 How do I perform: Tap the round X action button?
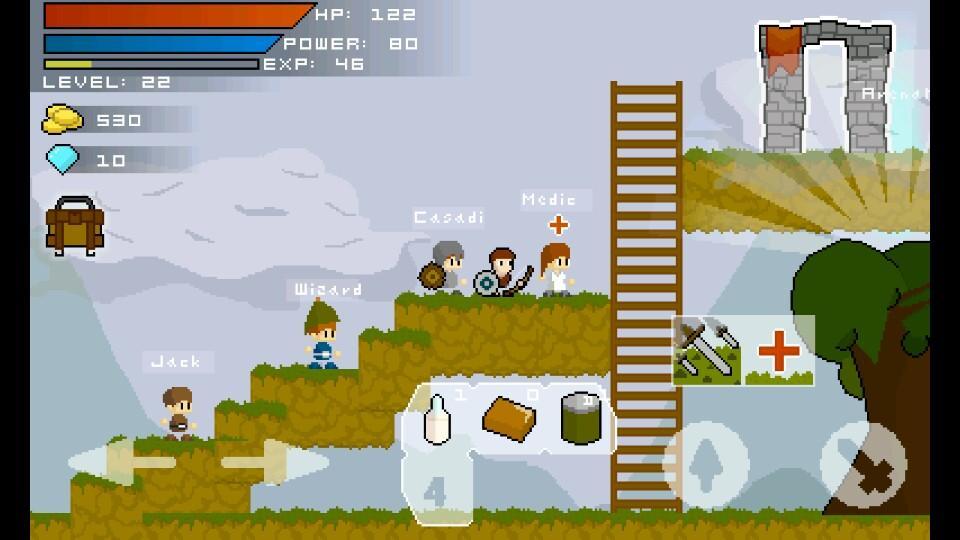863,464
